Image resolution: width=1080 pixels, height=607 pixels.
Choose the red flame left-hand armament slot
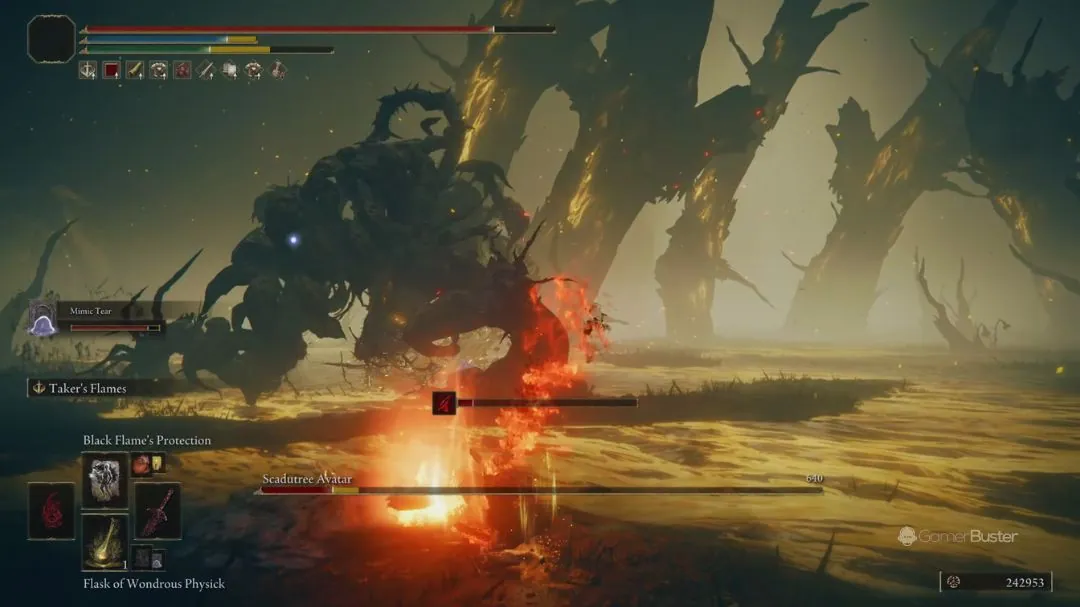pos(51,511)
